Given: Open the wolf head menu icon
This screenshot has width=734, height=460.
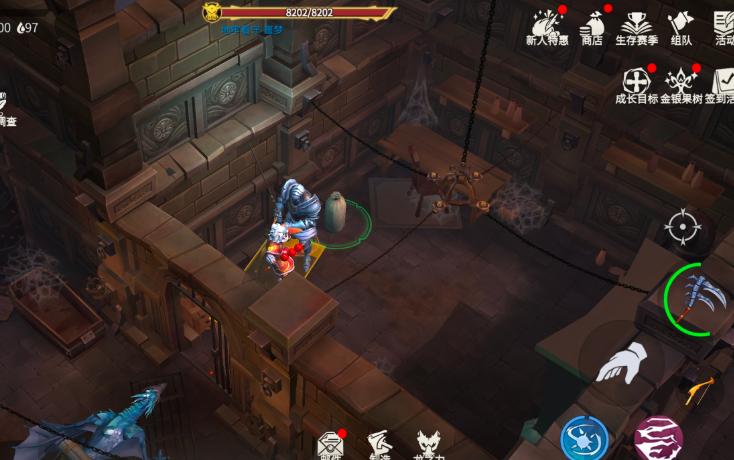Looking at the screenshot, I should click(430, 446).
